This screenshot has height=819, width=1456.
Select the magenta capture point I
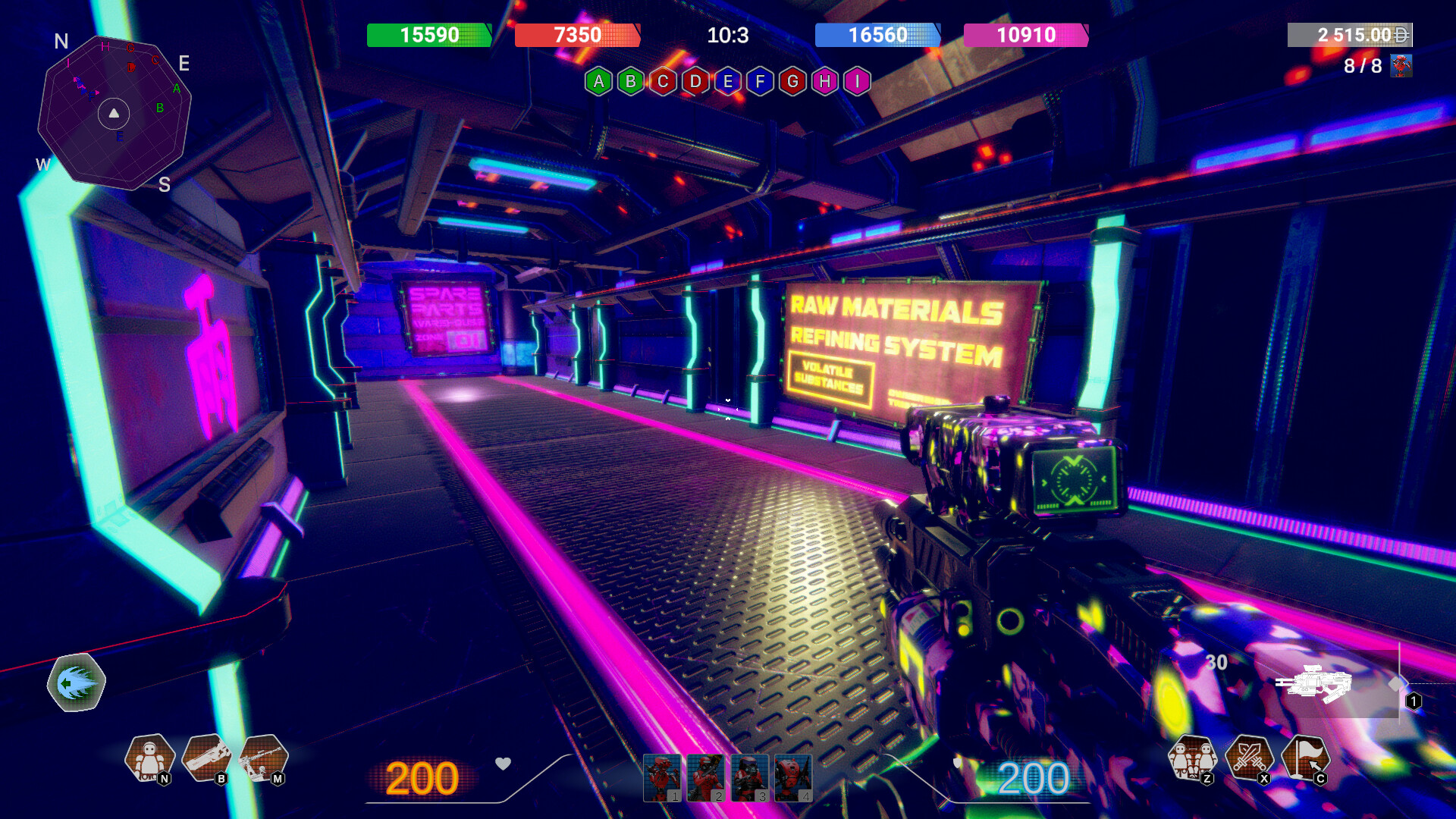click(857, 81)
